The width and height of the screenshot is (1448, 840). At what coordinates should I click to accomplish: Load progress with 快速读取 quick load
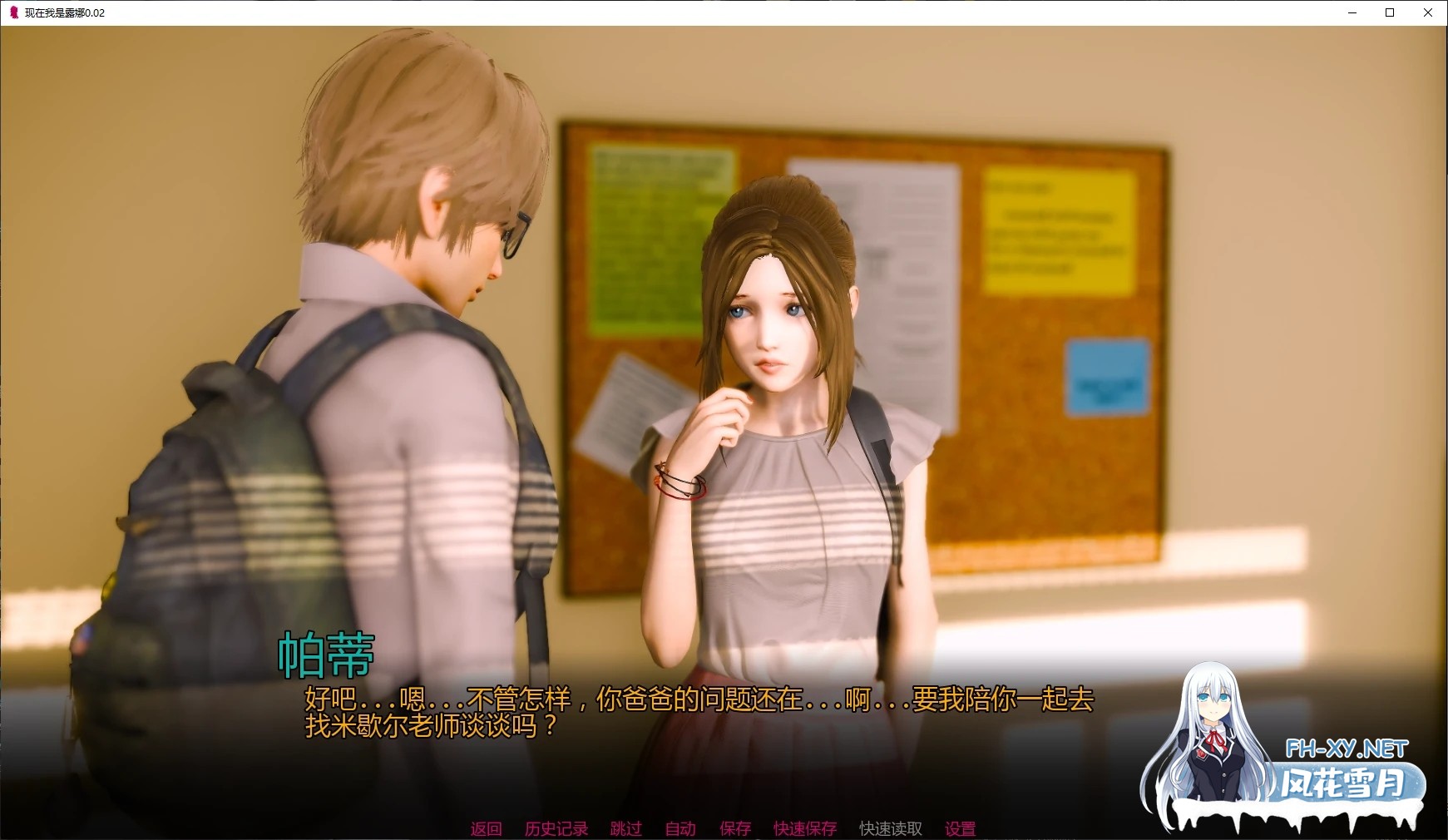(x=889, y=828)
